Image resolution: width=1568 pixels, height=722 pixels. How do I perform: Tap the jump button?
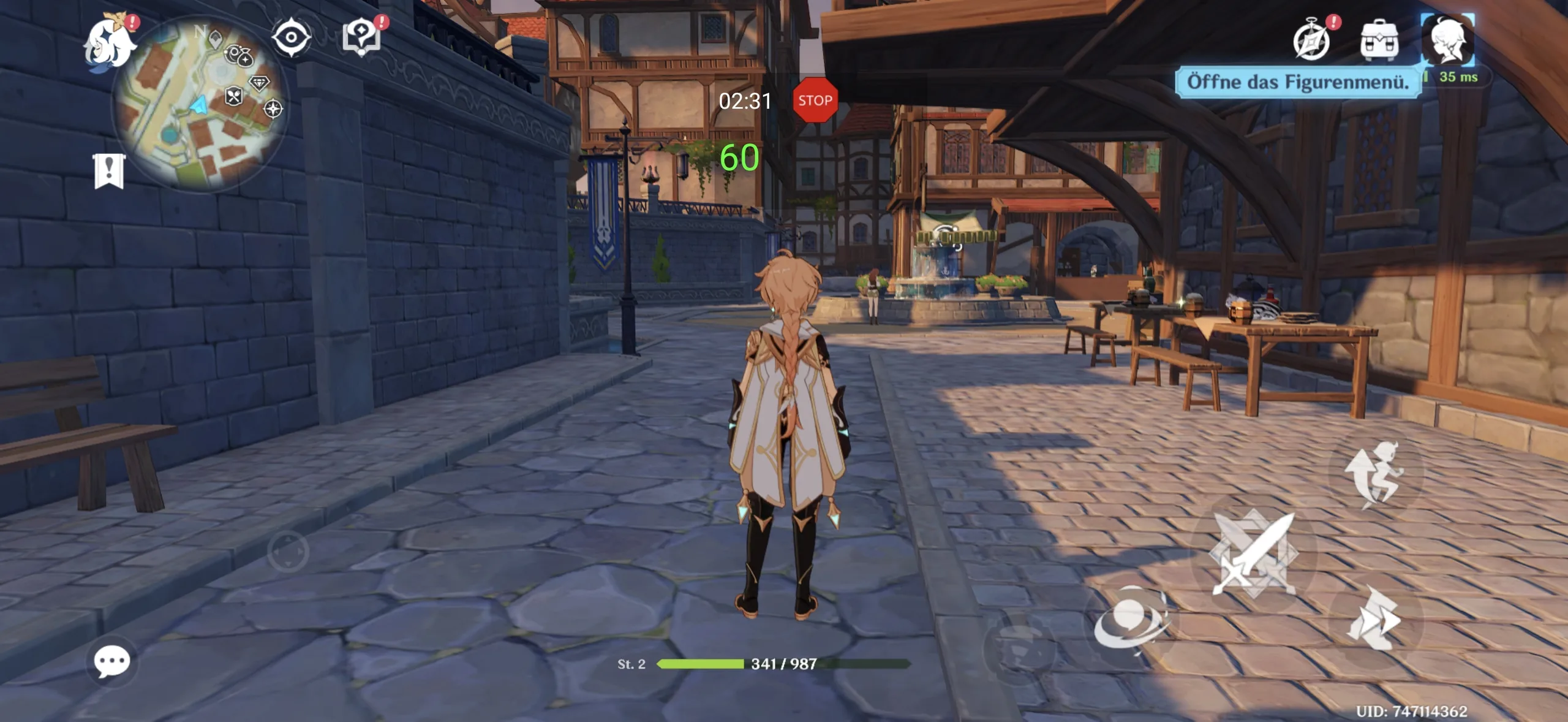(1375, 475)
